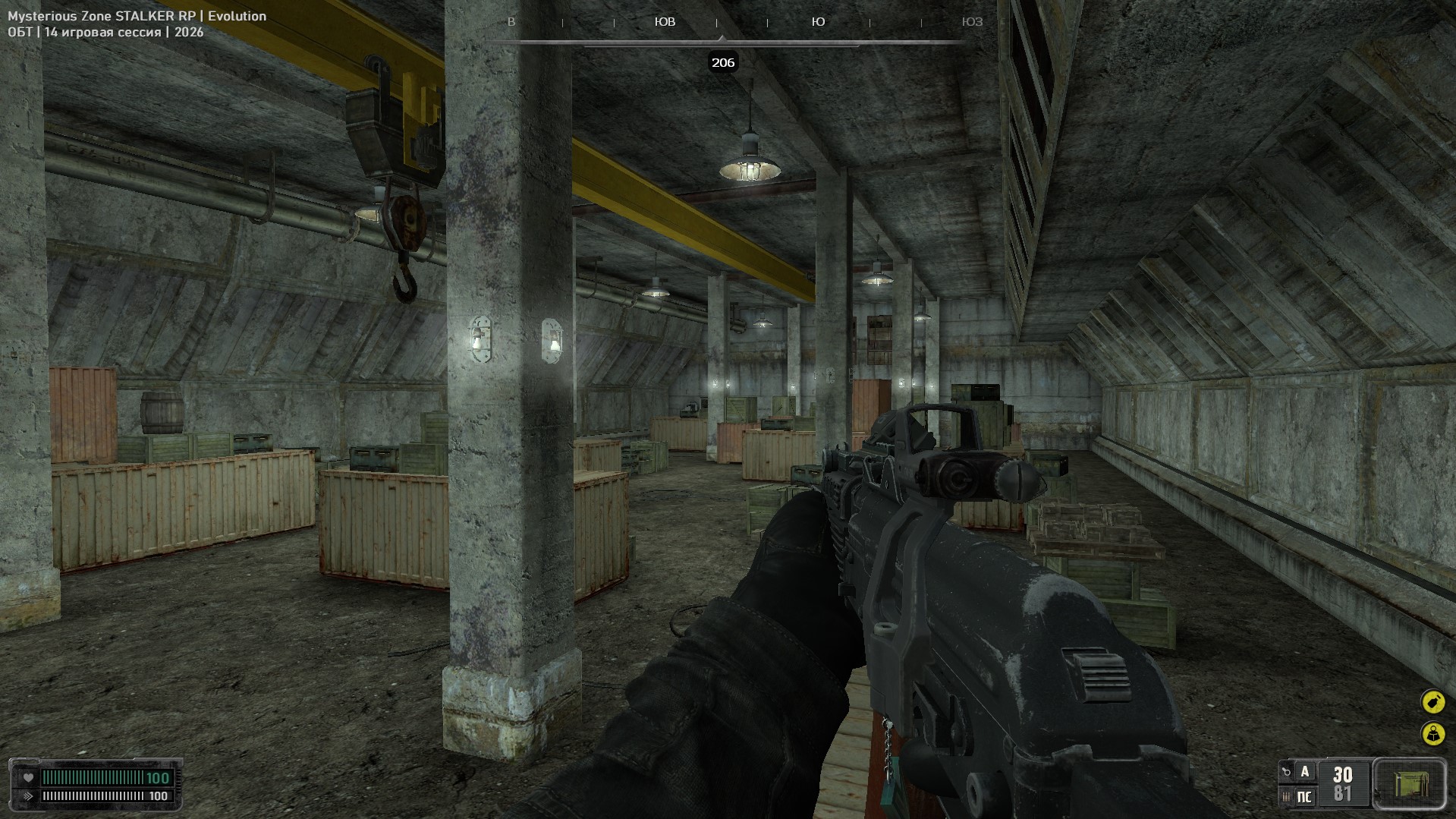Screen dimensions: 1456x819
Task: Switch the "ПС" ammo type indicator
Action: coord(1305,796)
